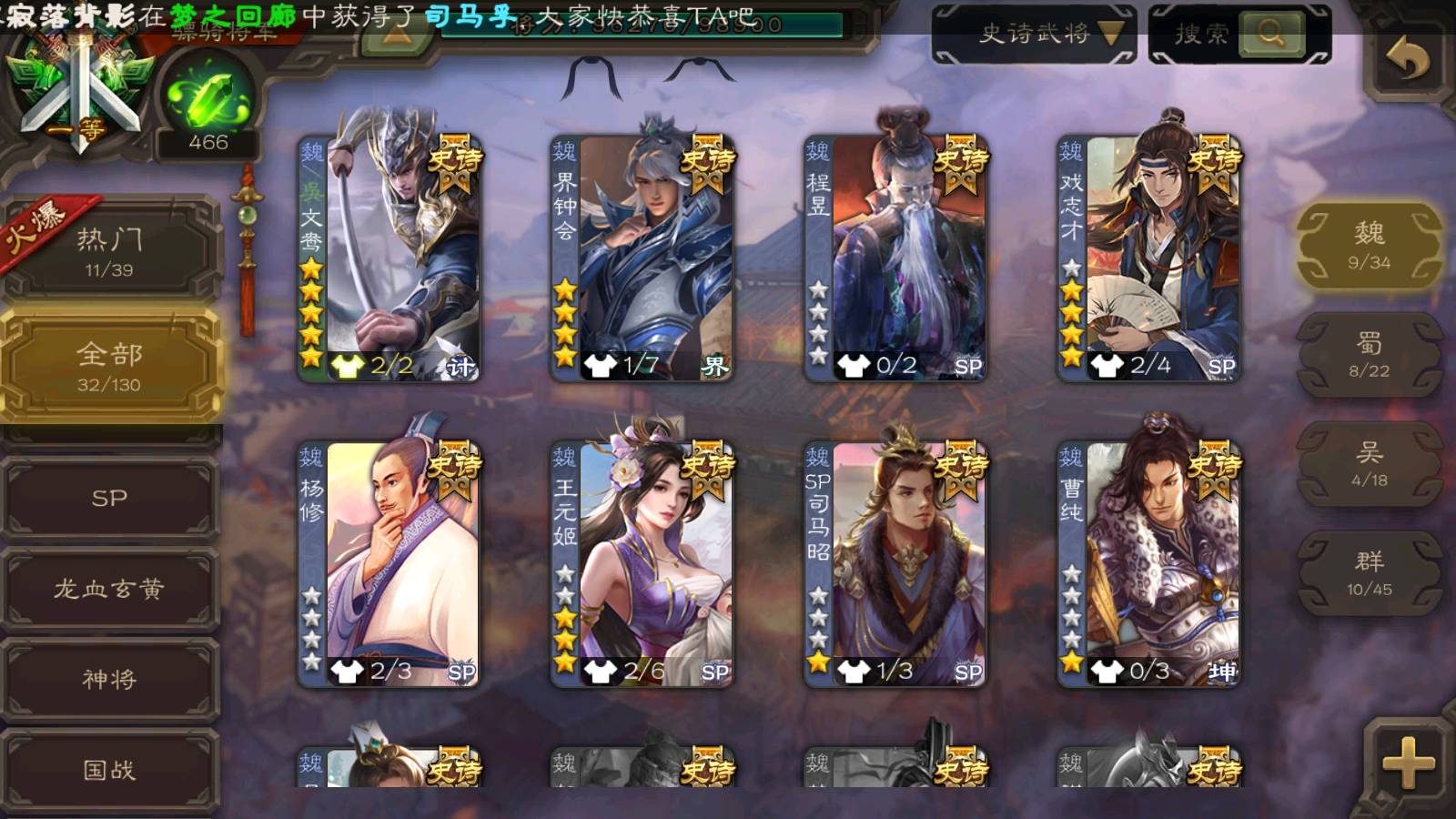Viewport: 1456px width, 819px height.
Task: Filter heroes by 魏 faction
Action: pos(1369,244)
